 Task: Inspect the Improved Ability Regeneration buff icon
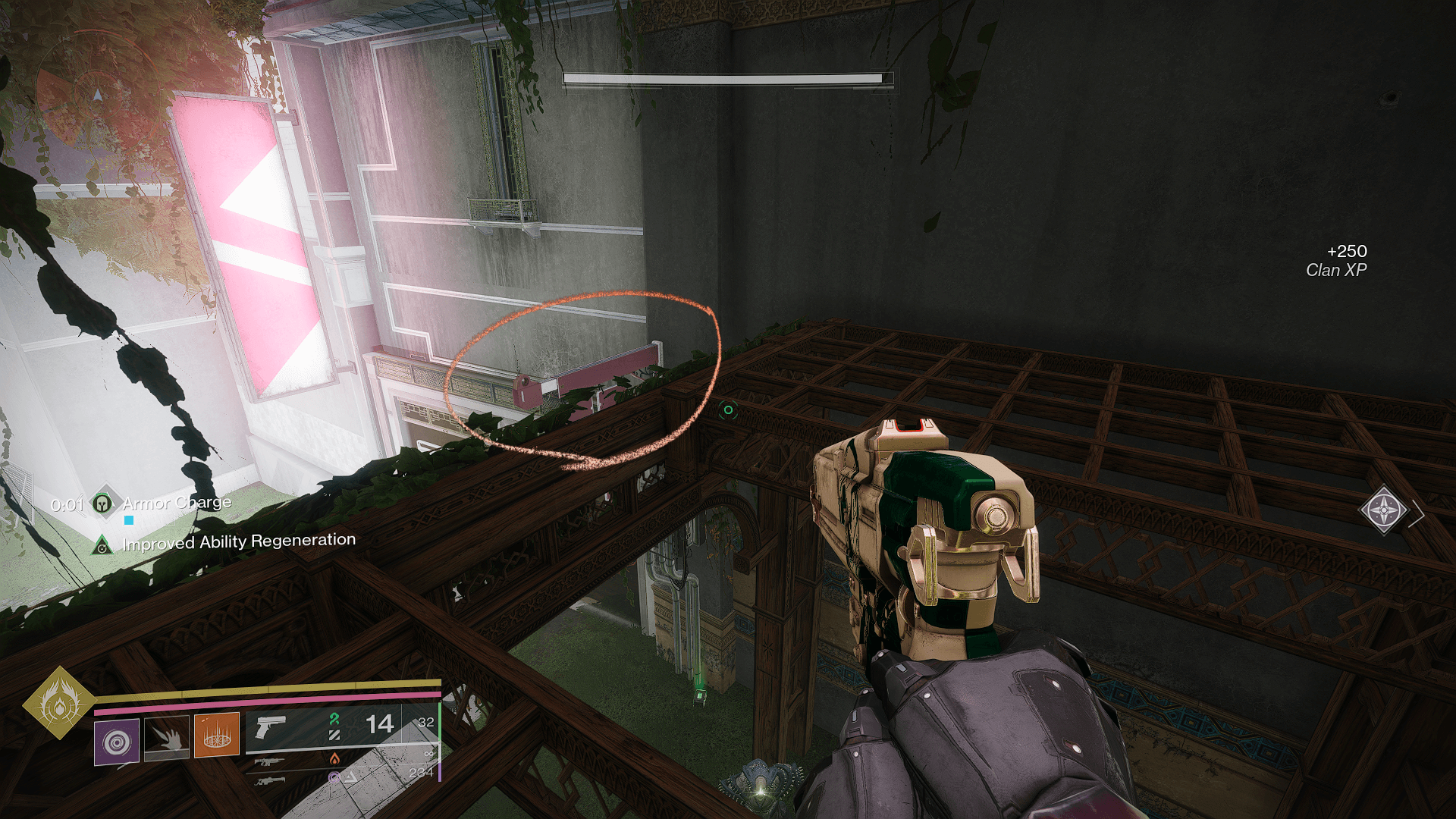tap(102, 545)
